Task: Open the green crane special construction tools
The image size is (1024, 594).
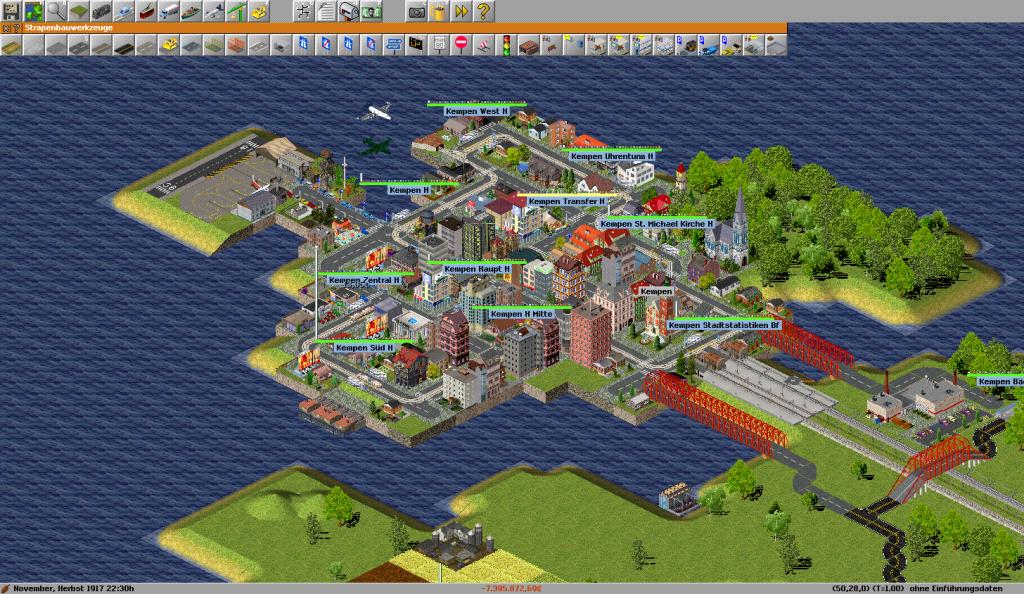Action: [237, 11]
